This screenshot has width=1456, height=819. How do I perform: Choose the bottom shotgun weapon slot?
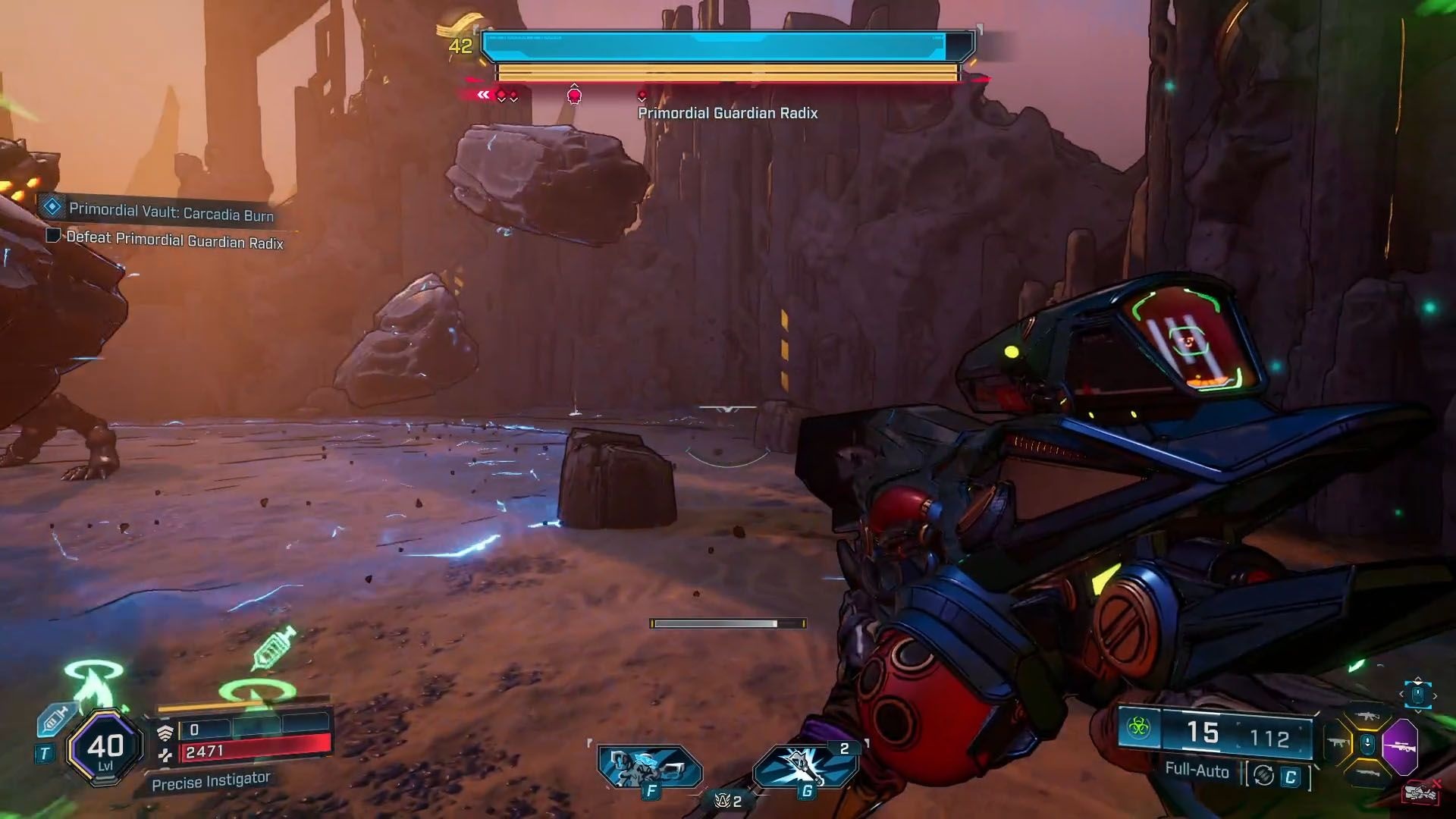click(x=1367, y=773)
